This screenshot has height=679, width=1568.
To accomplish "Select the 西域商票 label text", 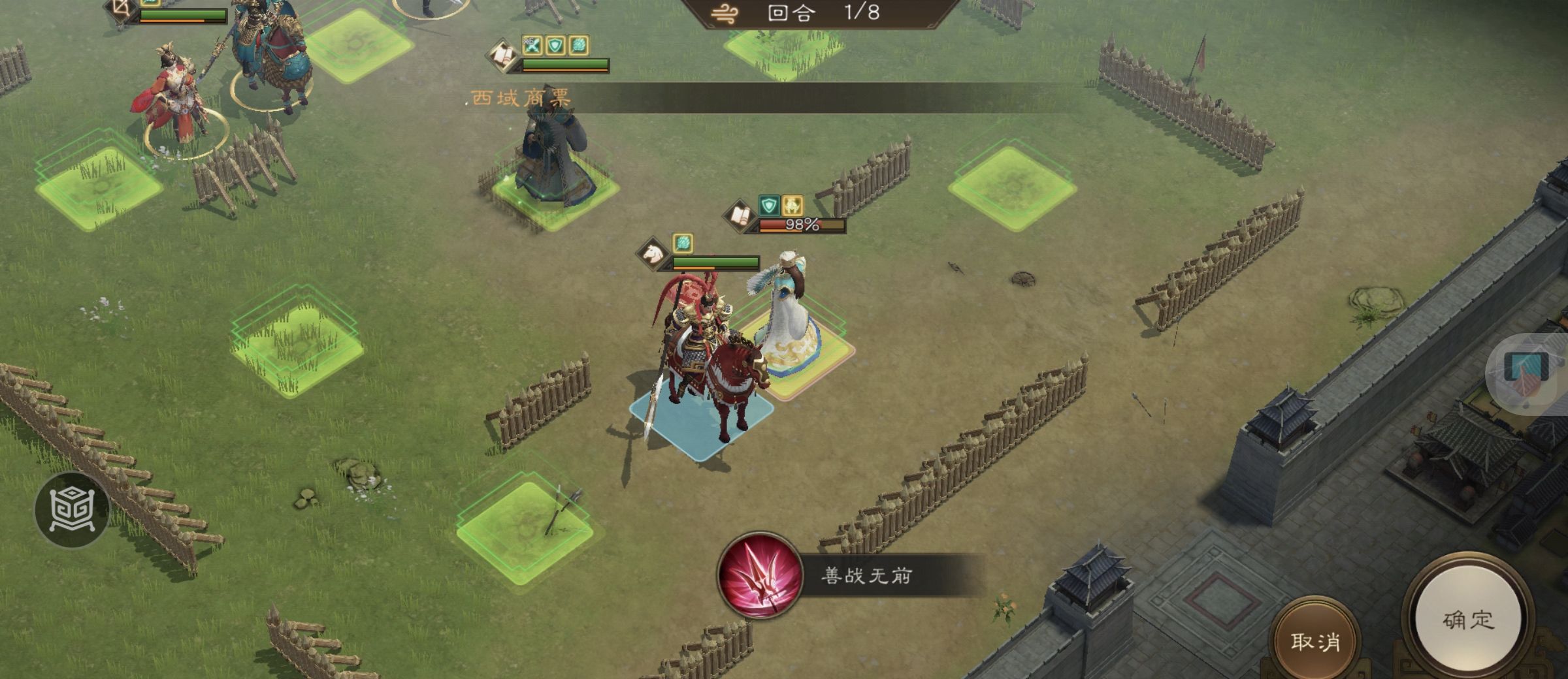I will click(519, 97).
